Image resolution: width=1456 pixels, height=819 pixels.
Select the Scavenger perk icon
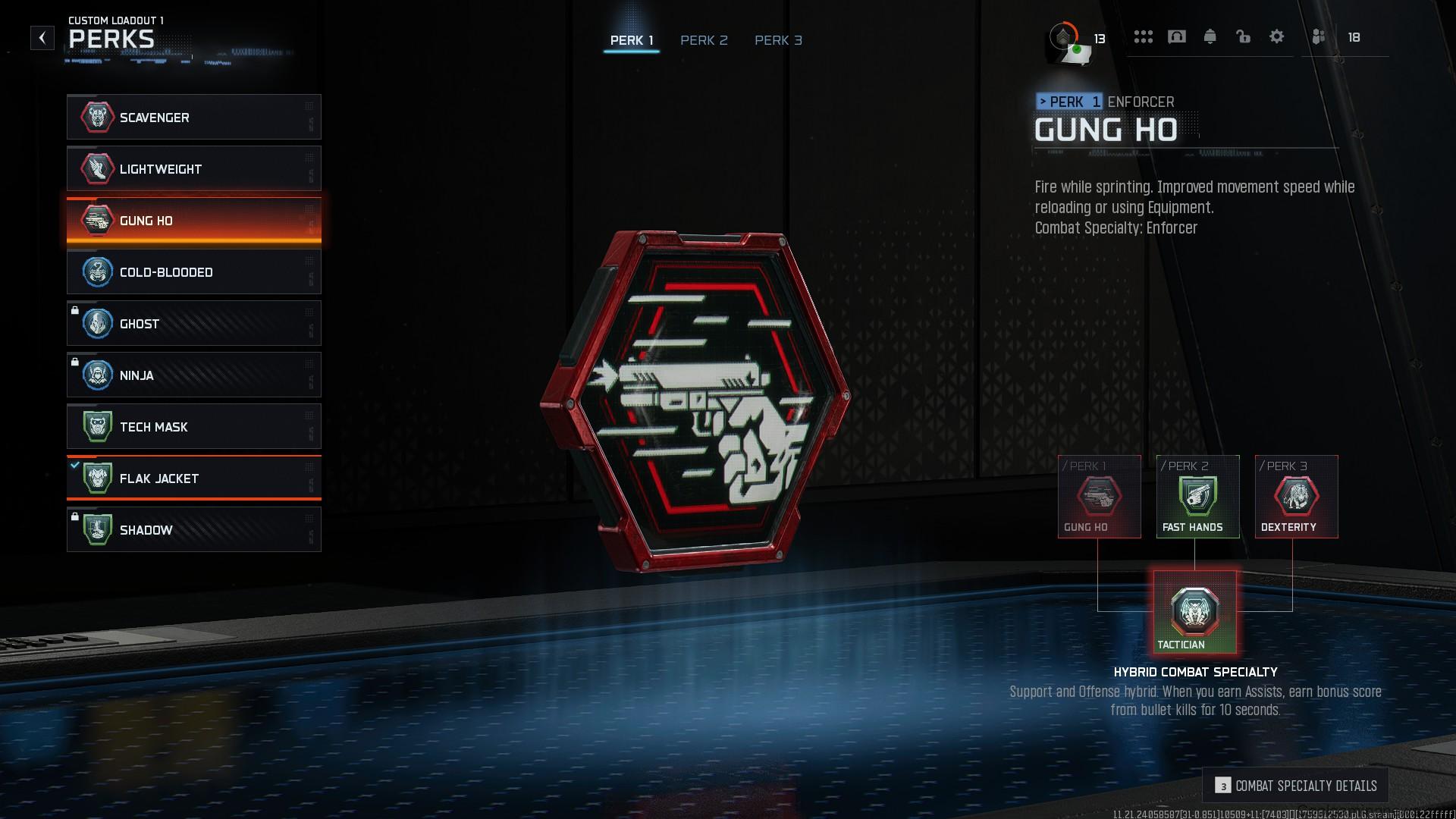[x=96, y=118]
